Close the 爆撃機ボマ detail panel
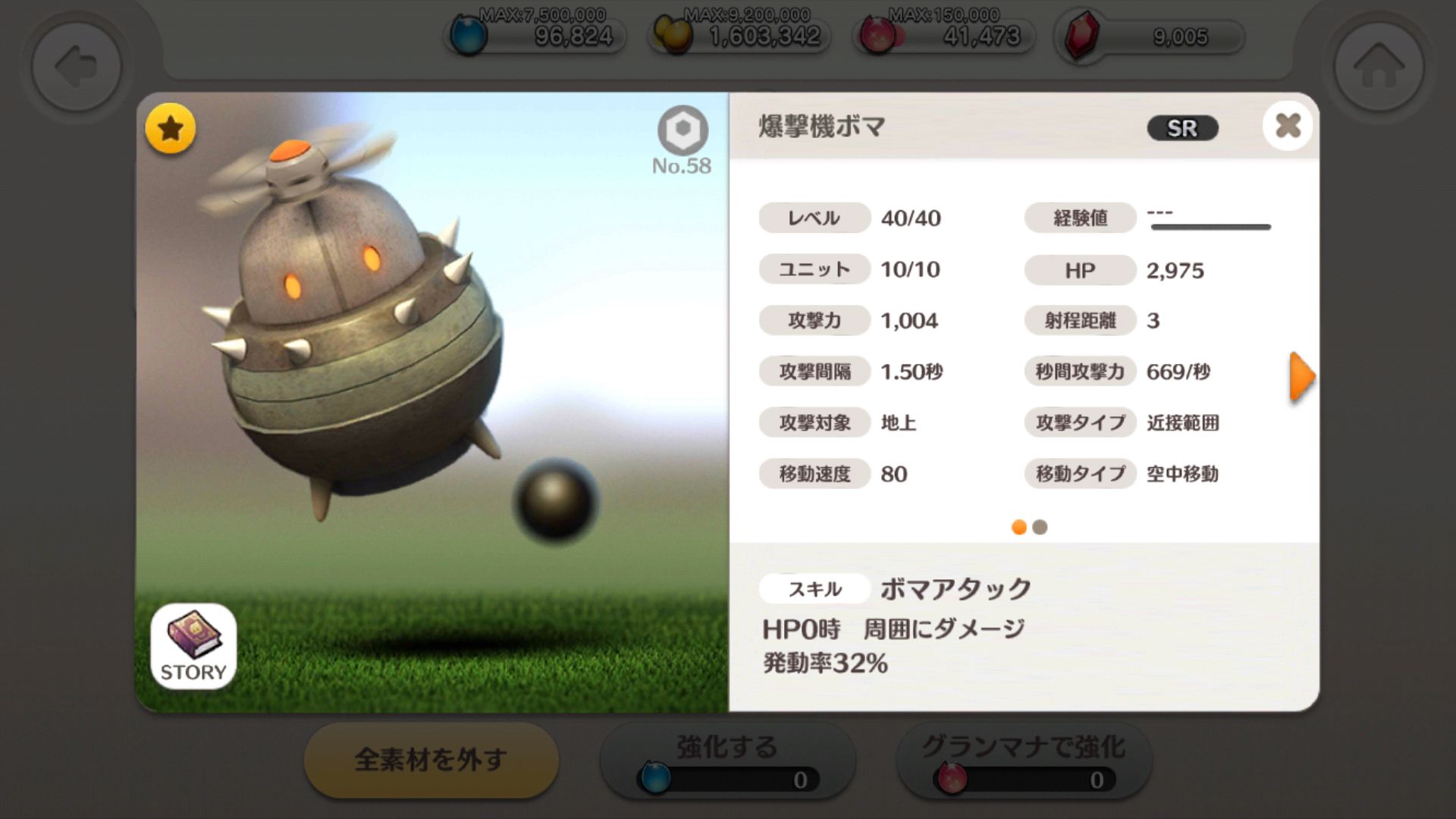Image resolution: width=1456 pixels, height=819 pixels. pos(1287,126)
